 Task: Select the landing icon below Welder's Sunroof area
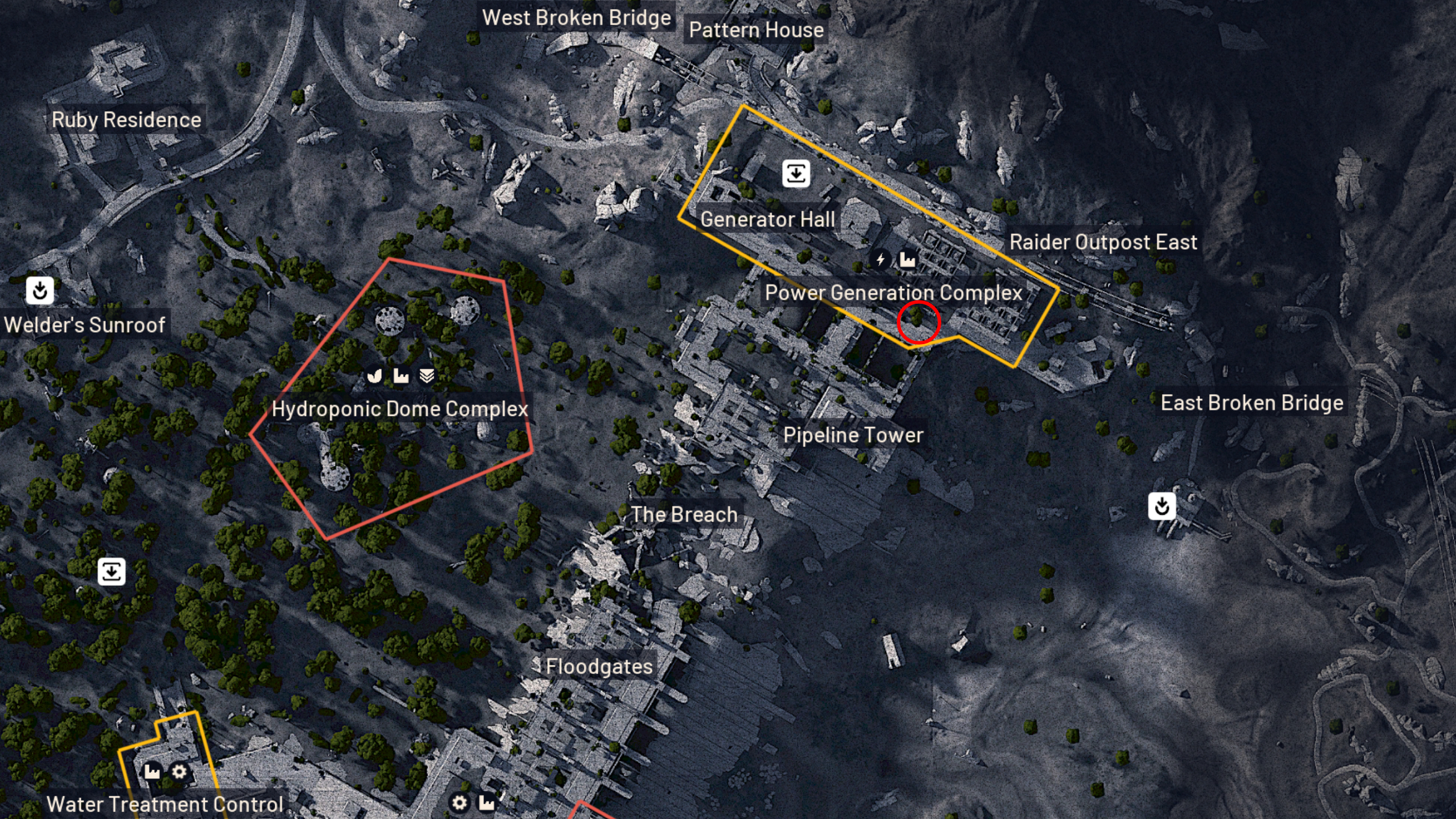coord(111,572)
